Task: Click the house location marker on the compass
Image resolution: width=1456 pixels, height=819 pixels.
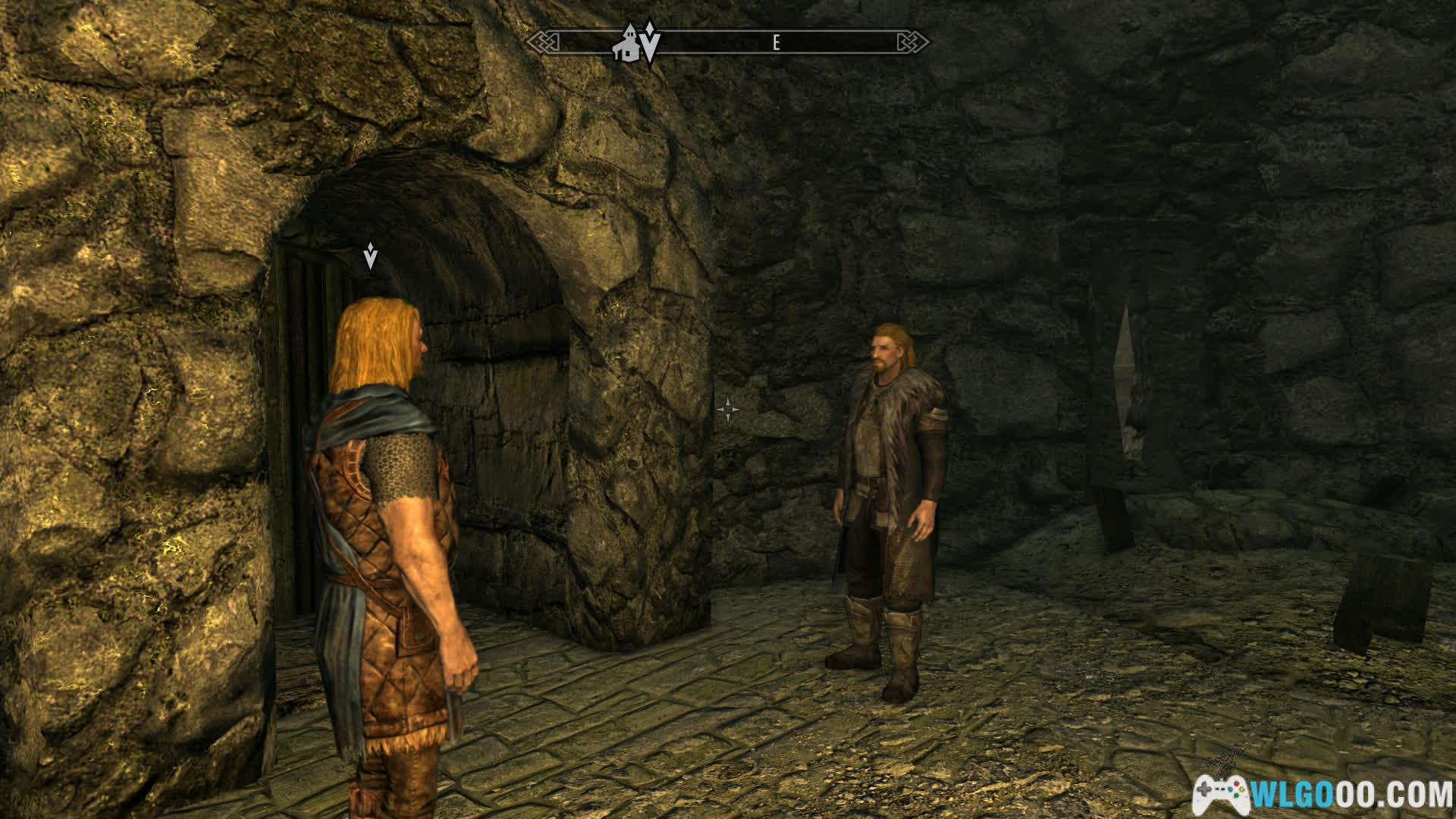Action: (628, 44)
